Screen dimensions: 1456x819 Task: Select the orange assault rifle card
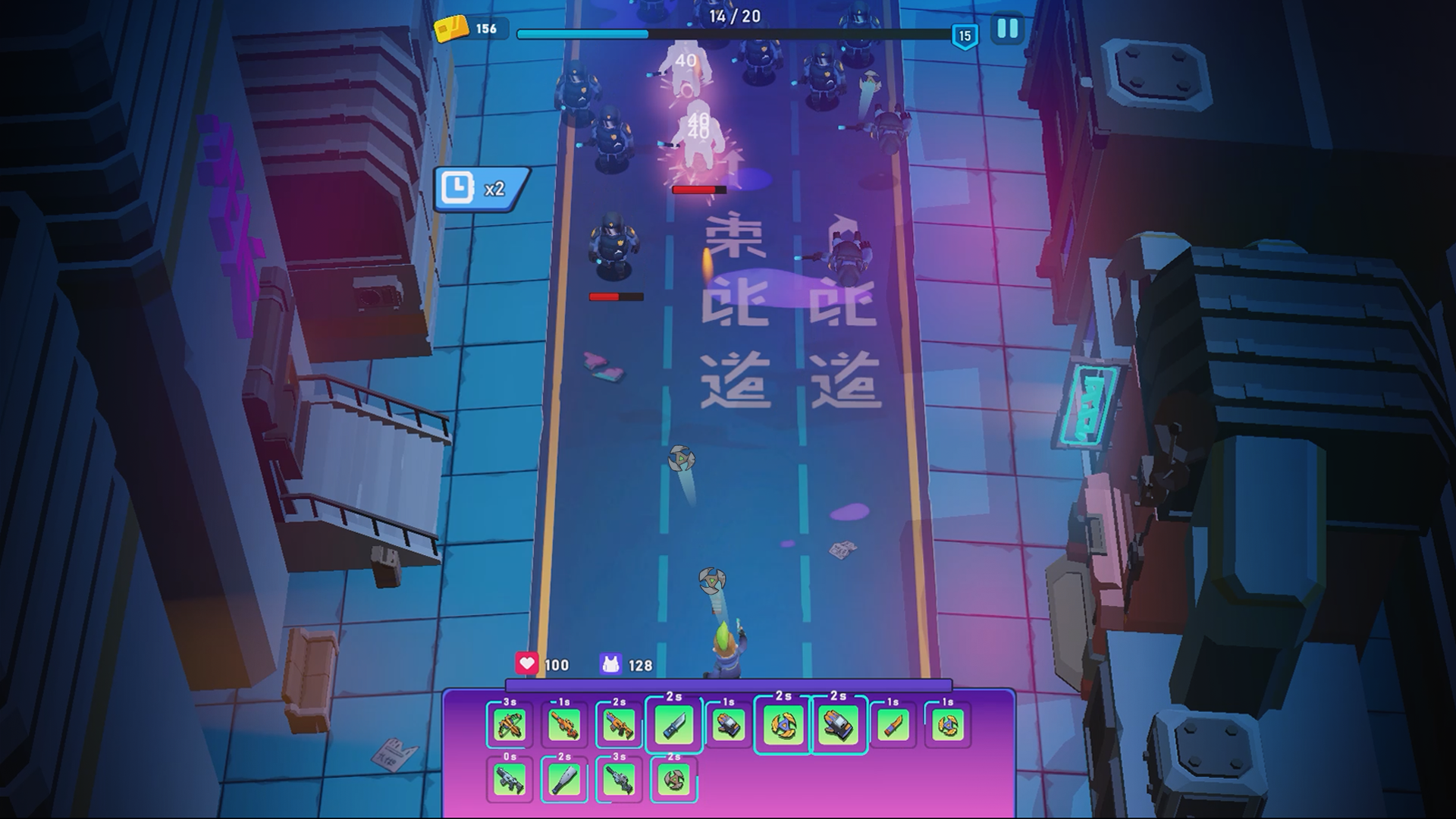coord(620,725)
